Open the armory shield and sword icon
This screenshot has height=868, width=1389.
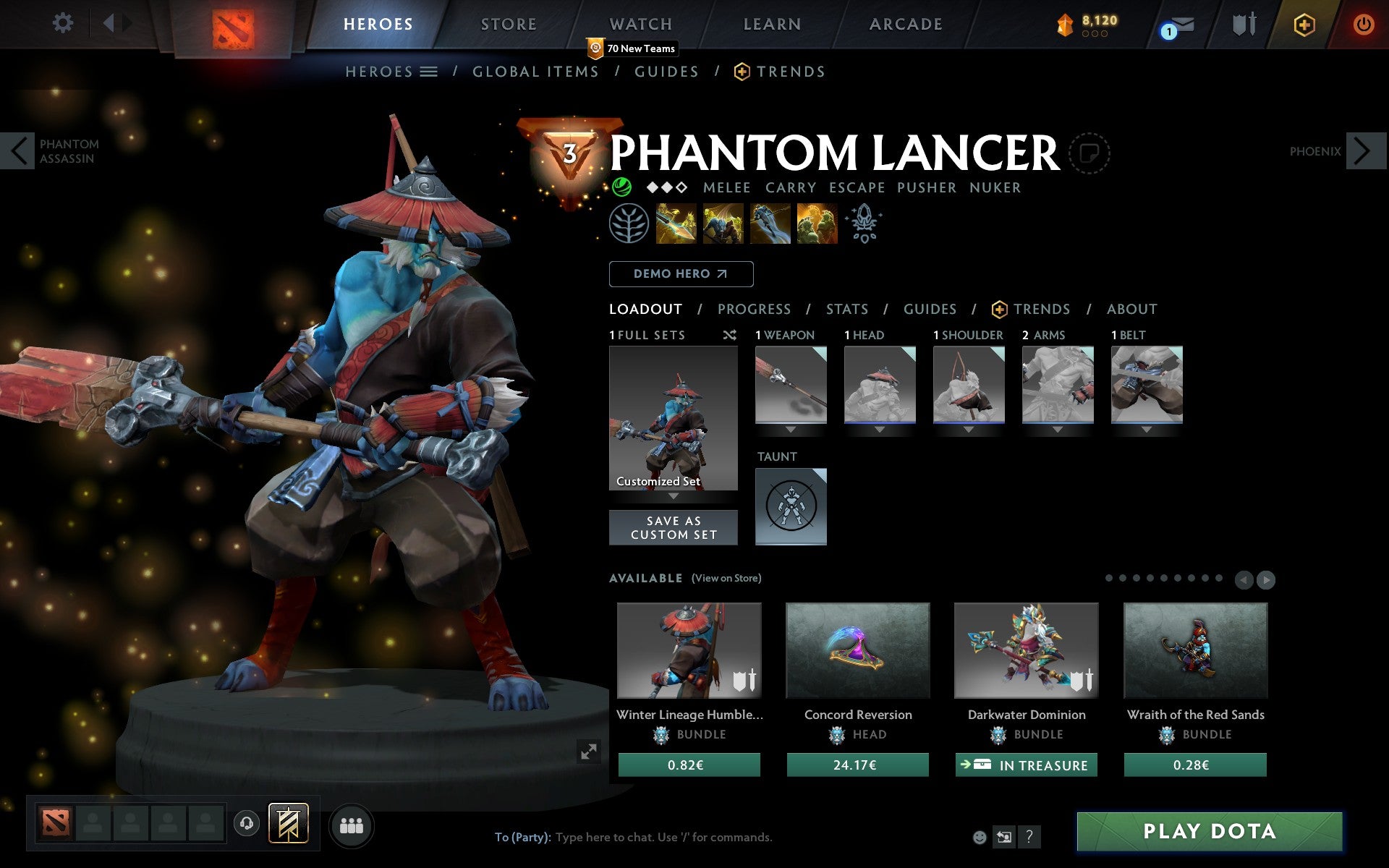1242,23
